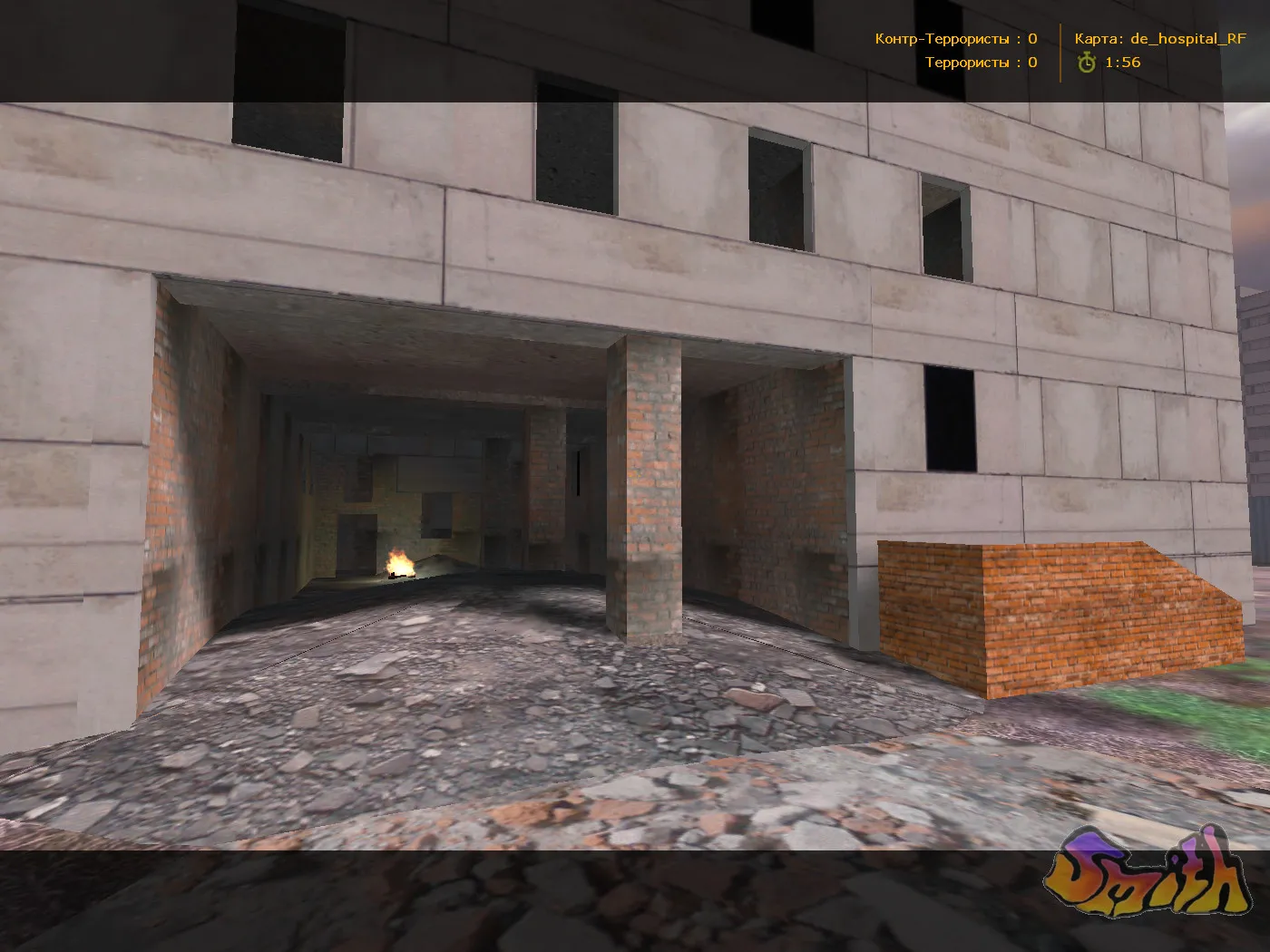
Task: Click the 1:56 timer readout
Action: [x=1123, y=63]
